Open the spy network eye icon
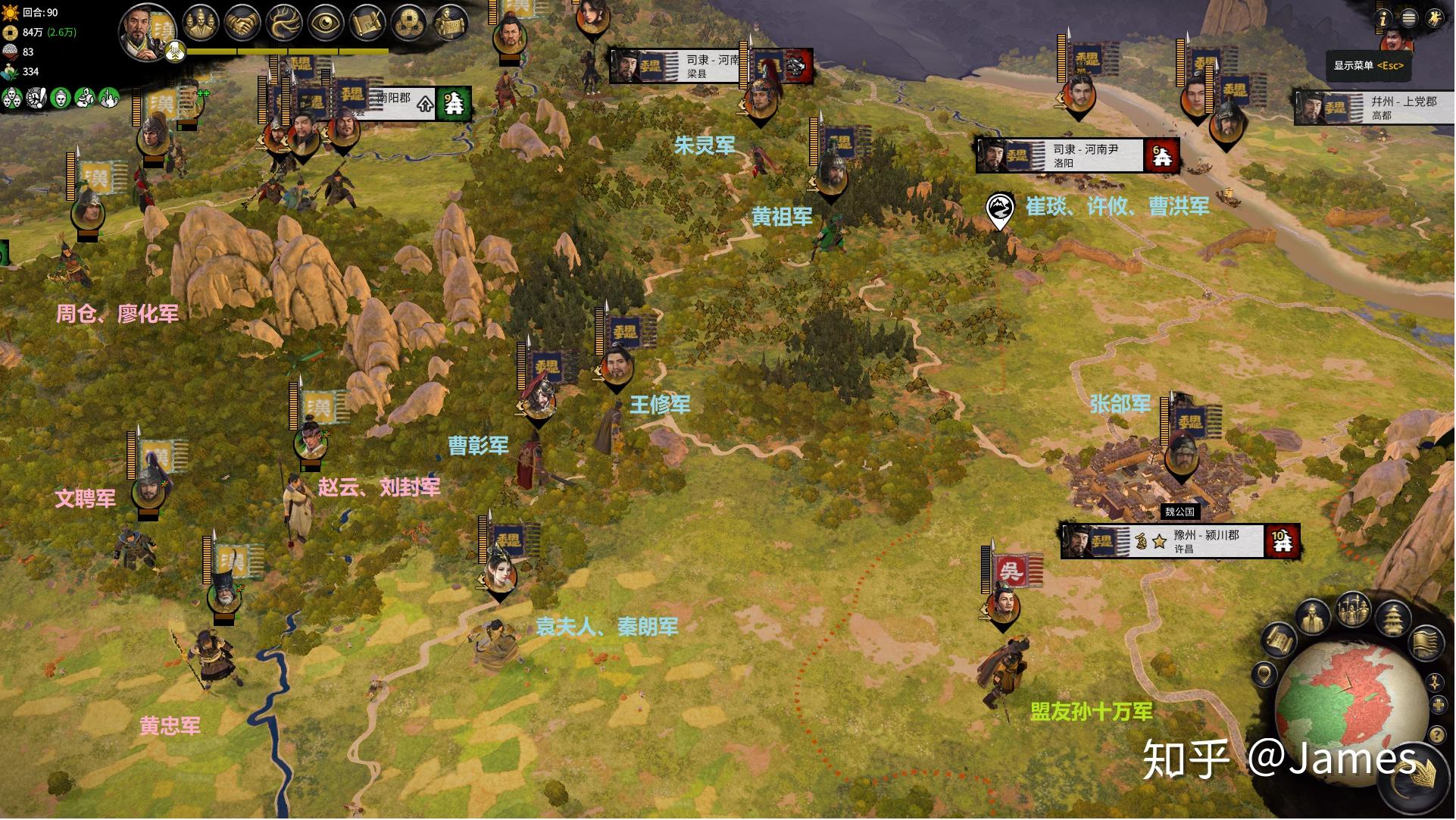 pos(326,23)
